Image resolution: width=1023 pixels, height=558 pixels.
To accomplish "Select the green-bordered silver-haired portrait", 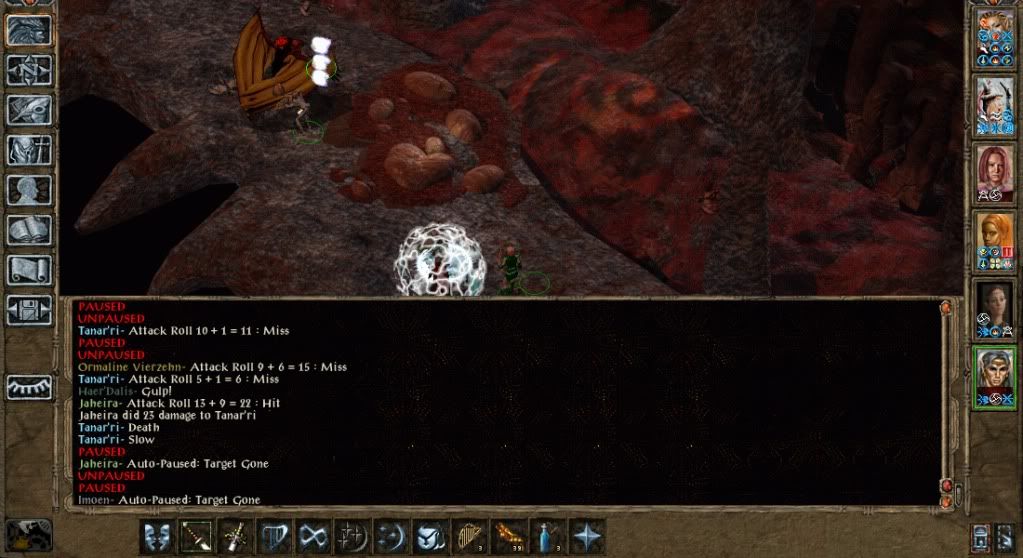I will [995, 376].
